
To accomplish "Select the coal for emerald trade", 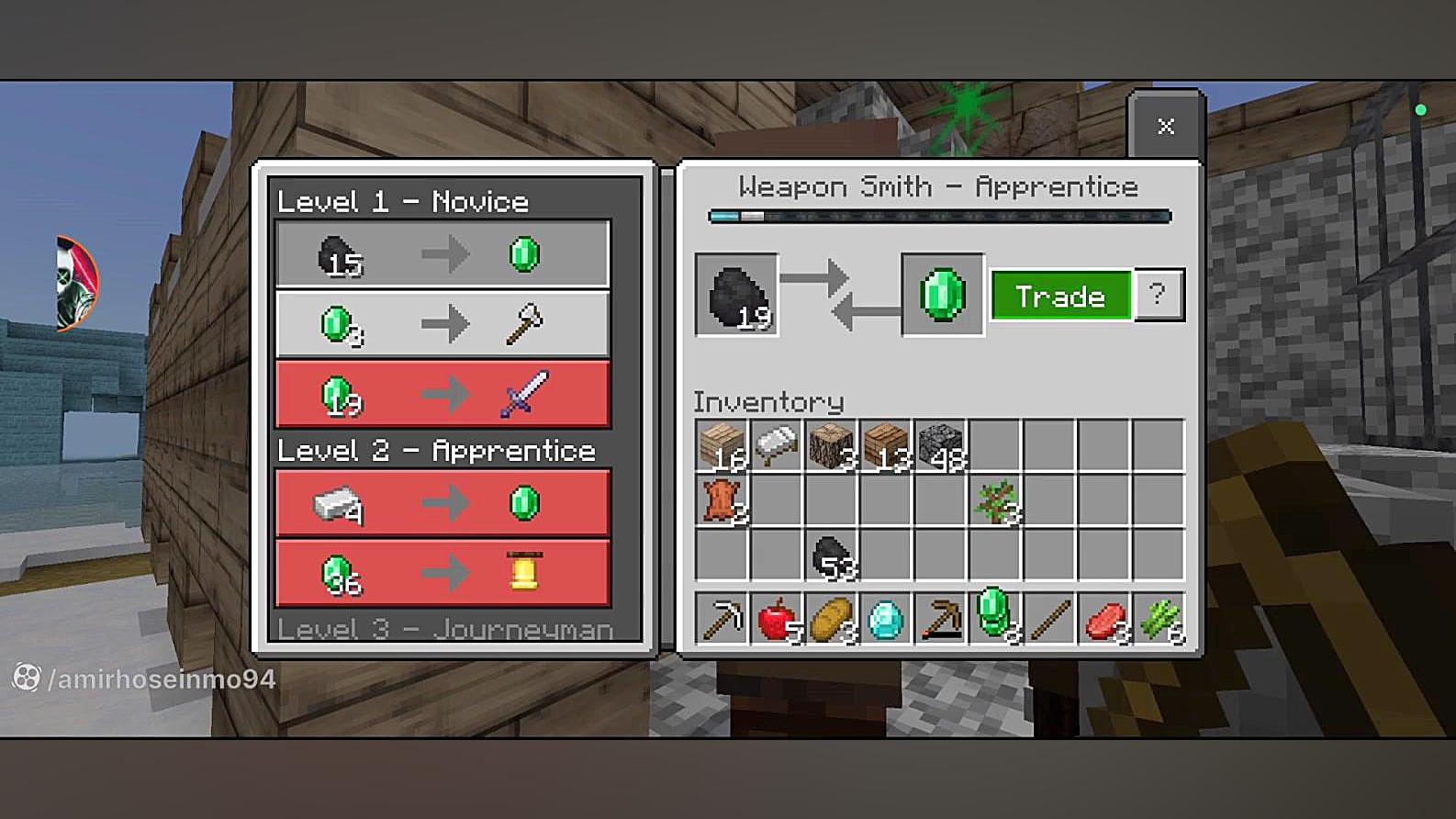I will (442, 254).
